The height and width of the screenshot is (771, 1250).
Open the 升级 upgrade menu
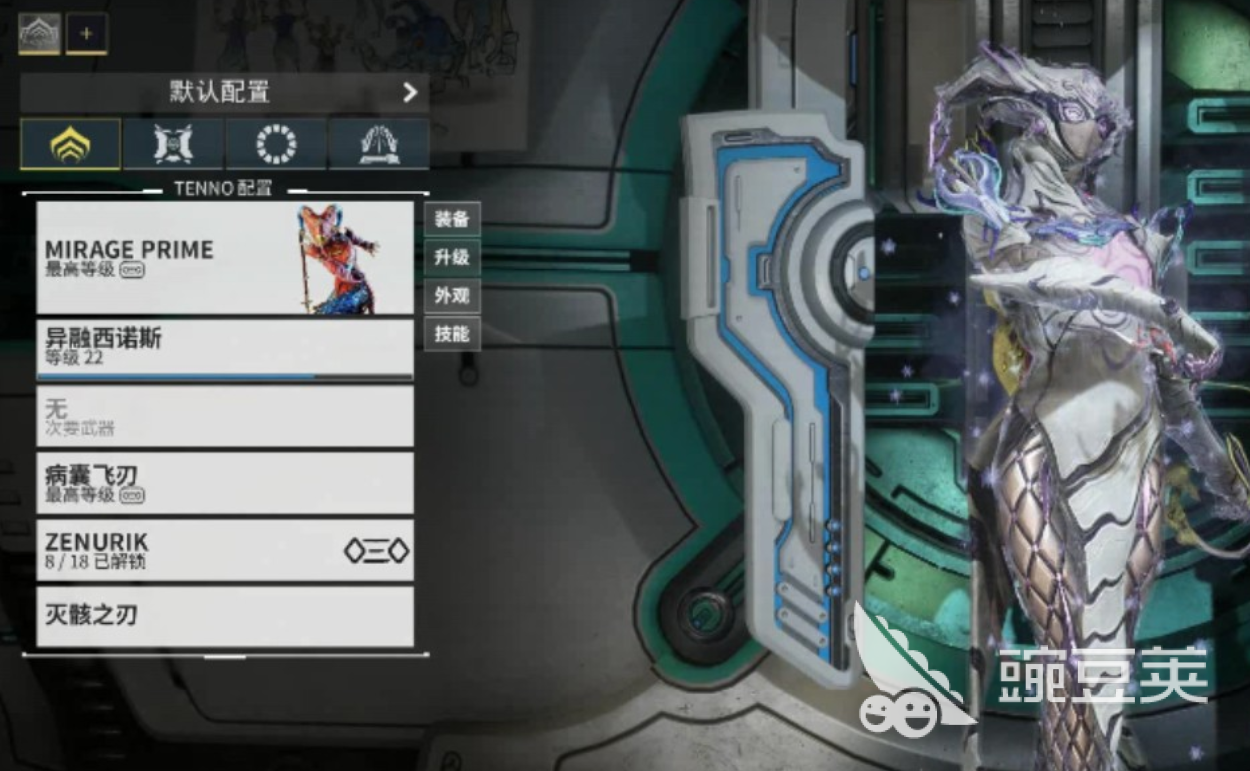click(452, 258)
